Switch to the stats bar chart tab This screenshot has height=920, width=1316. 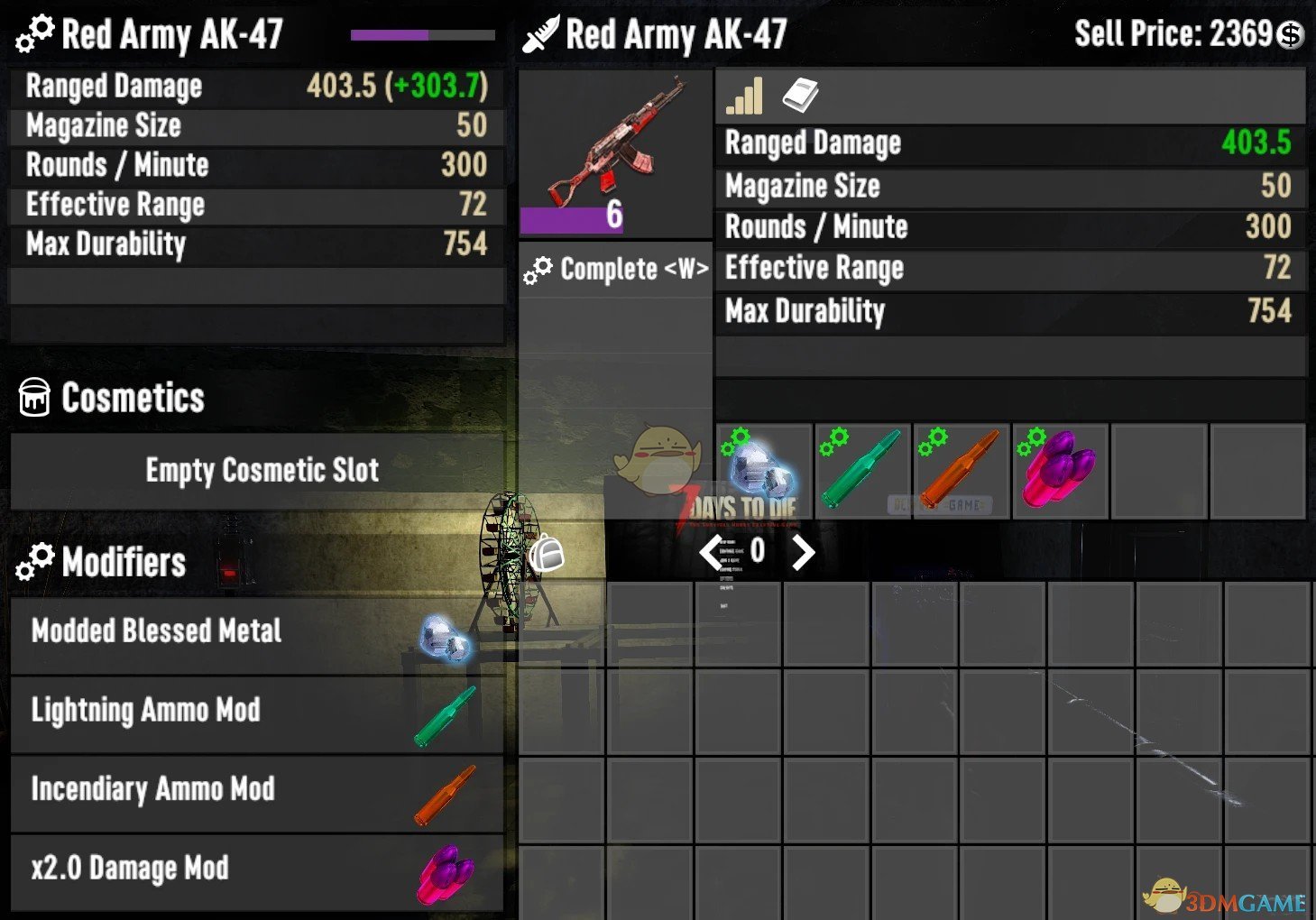742,96
